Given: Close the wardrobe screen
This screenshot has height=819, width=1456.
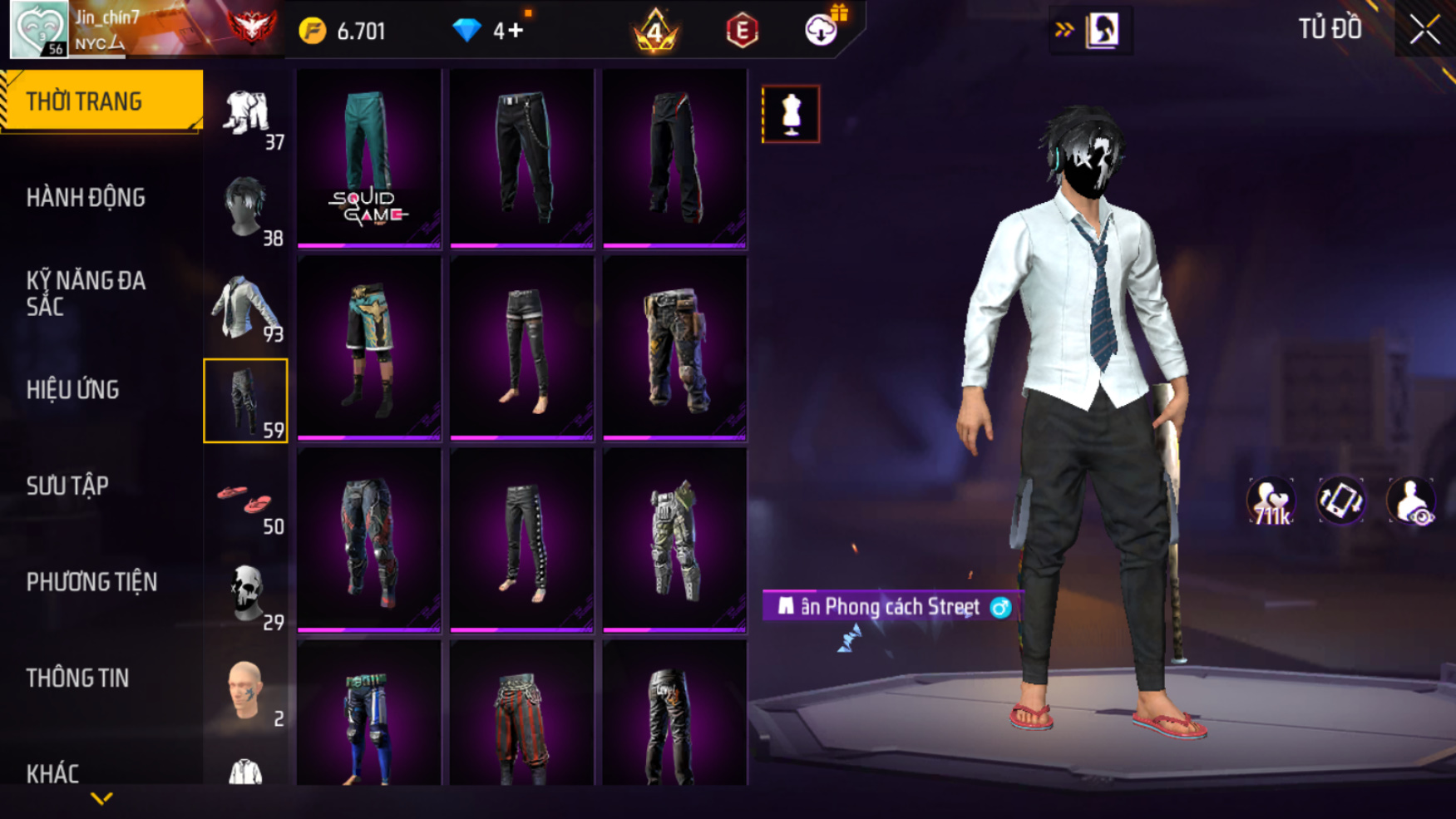Looking at the screenshot, I should 1424,30.
